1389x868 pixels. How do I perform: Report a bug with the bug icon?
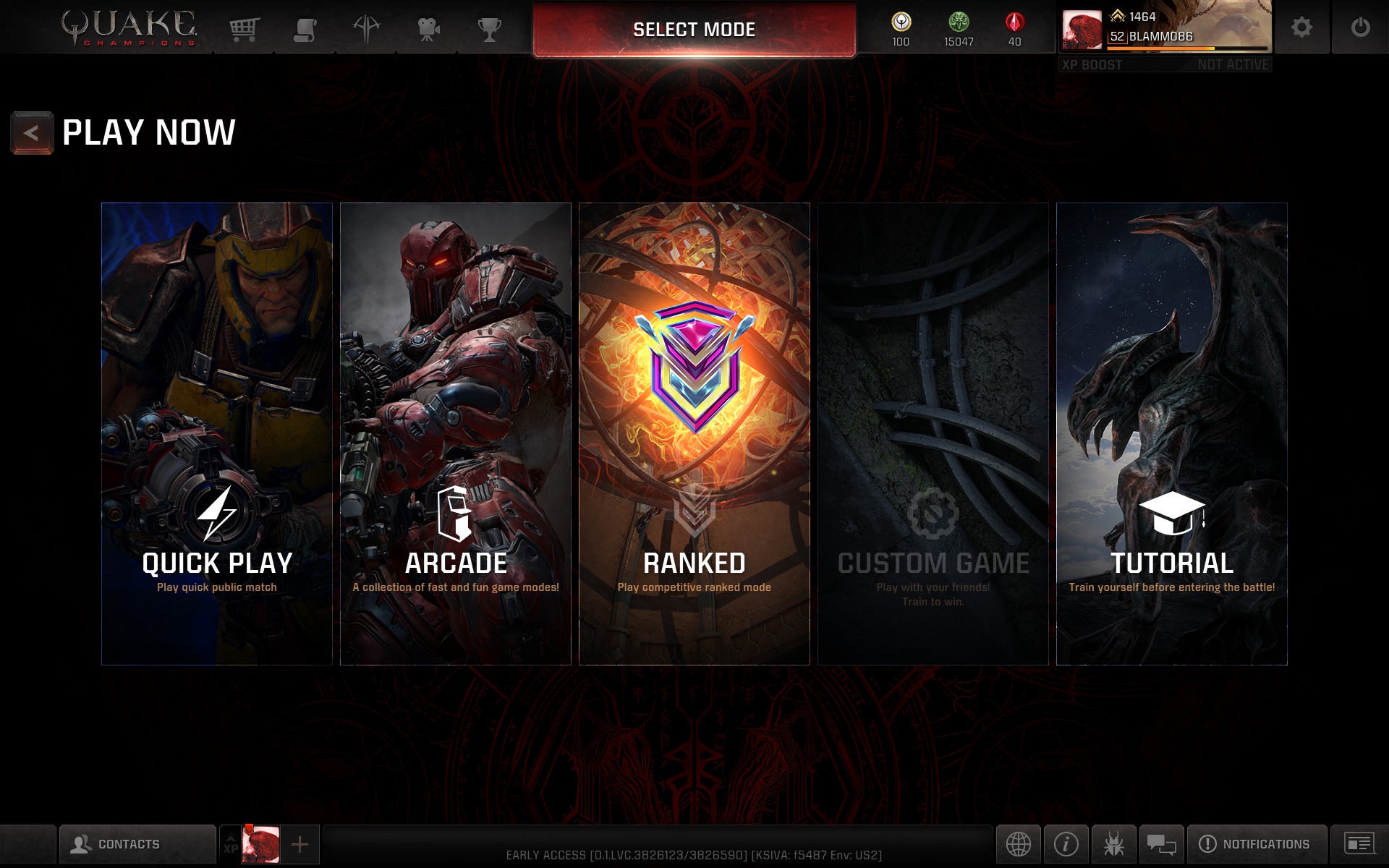(x=1114, y=844)
